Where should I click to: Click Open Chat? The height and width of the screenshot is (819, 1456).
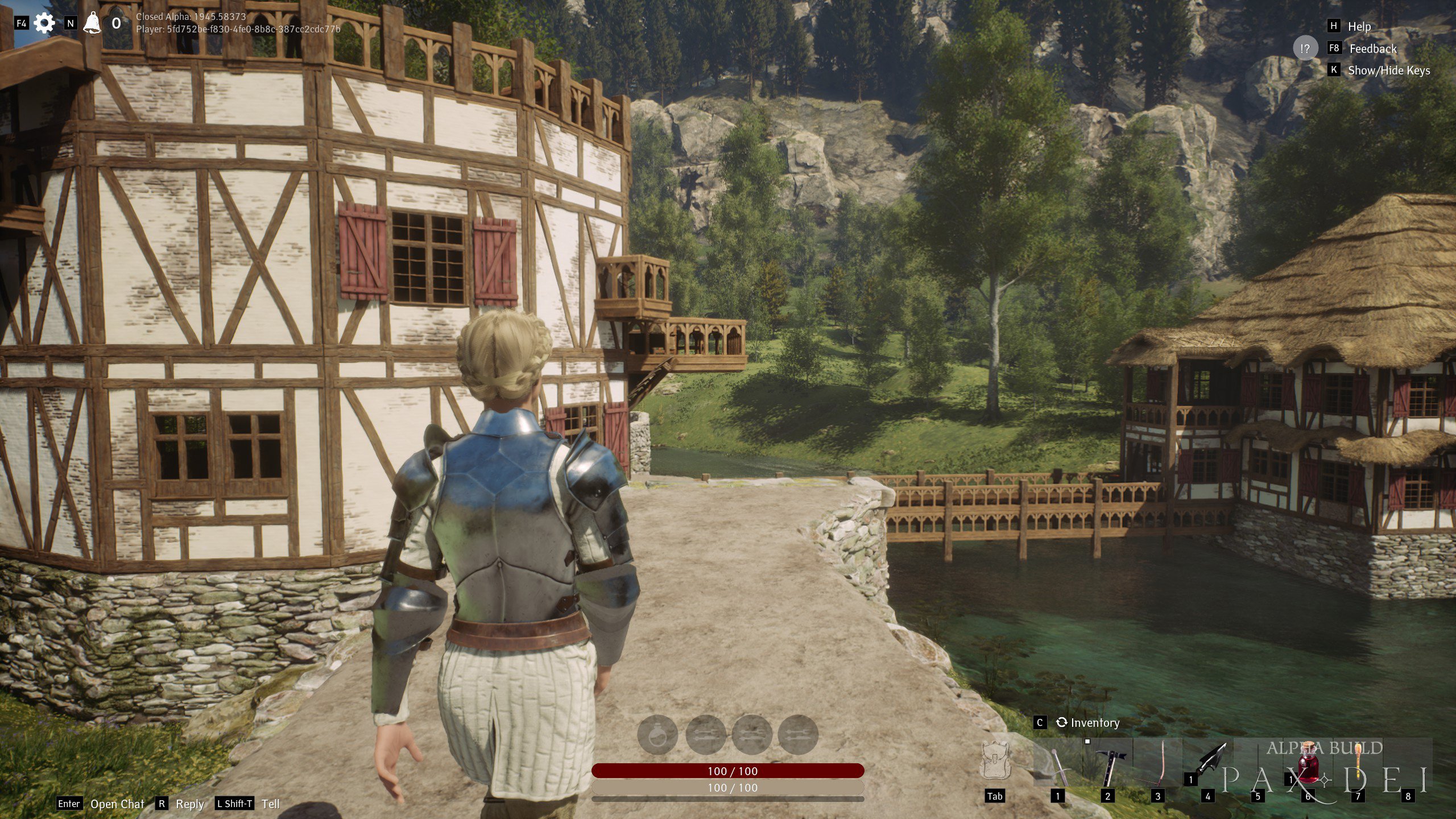[117, 804]
